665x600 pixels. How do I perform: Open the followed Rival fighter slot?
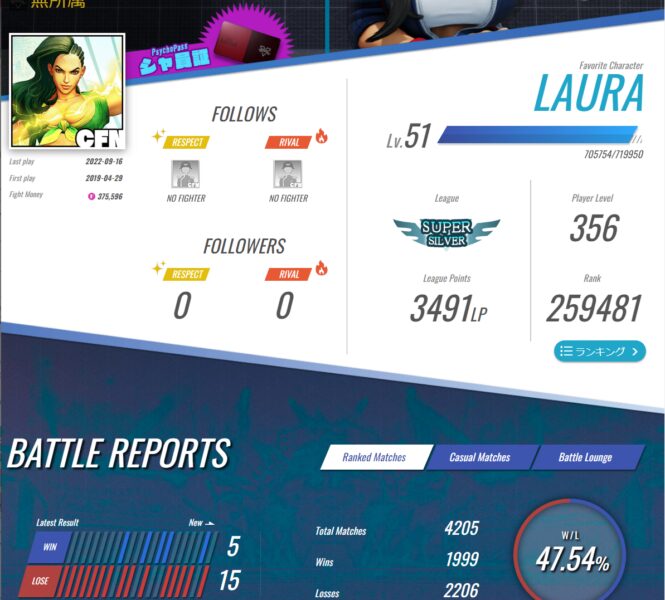288,174
